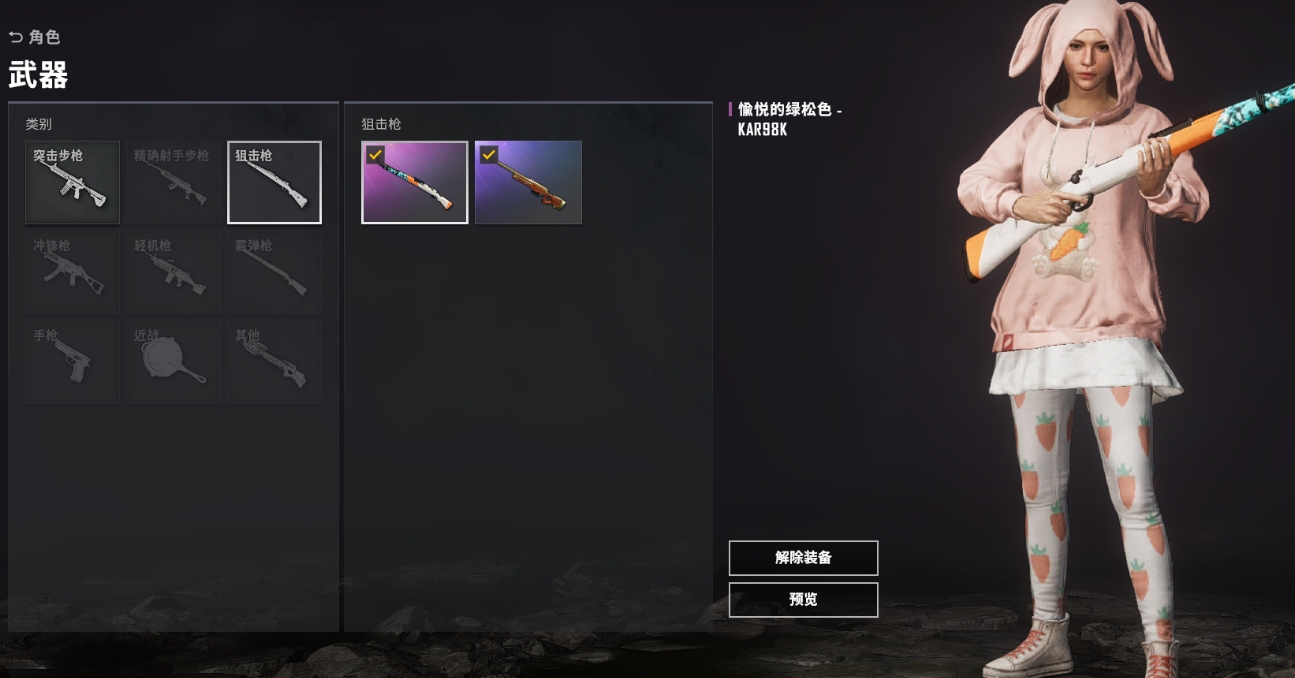Click the 预览 (Preview) button
This screenshot has height=678, width=1295.
(803, 600)
